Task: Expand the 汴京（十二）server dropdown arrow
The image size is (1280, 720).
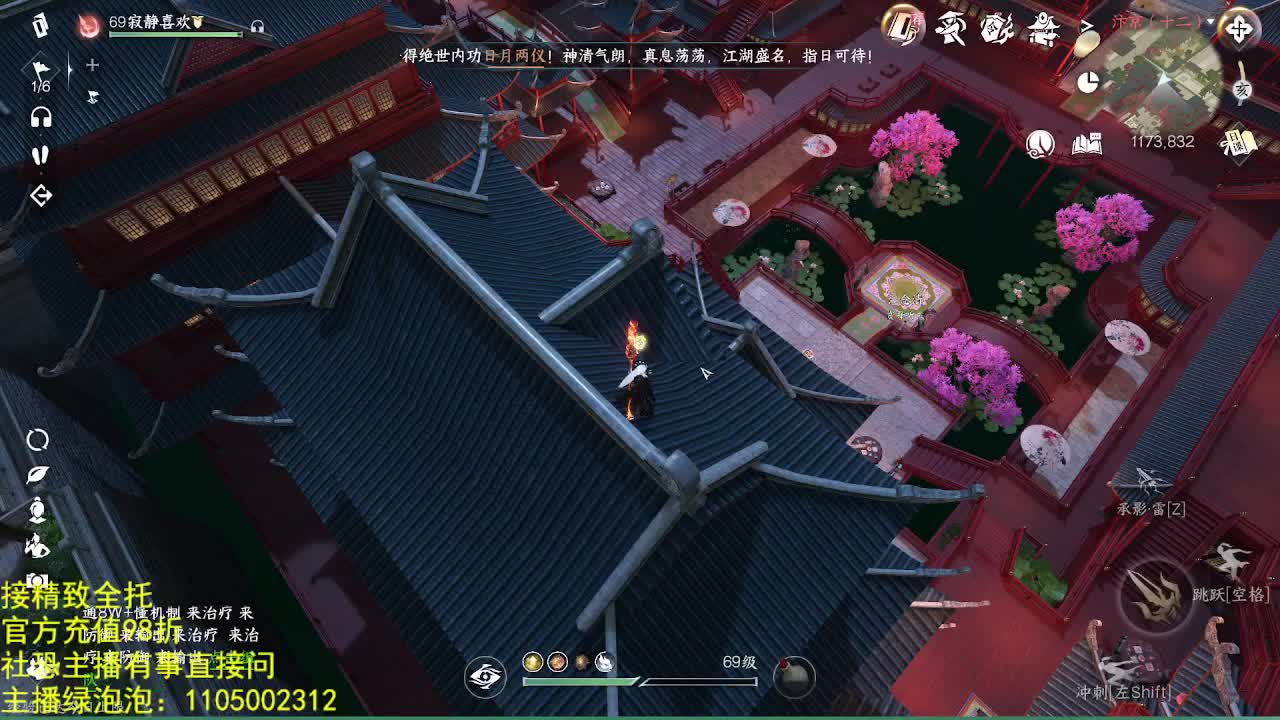Action: (x=1210, y=20)
